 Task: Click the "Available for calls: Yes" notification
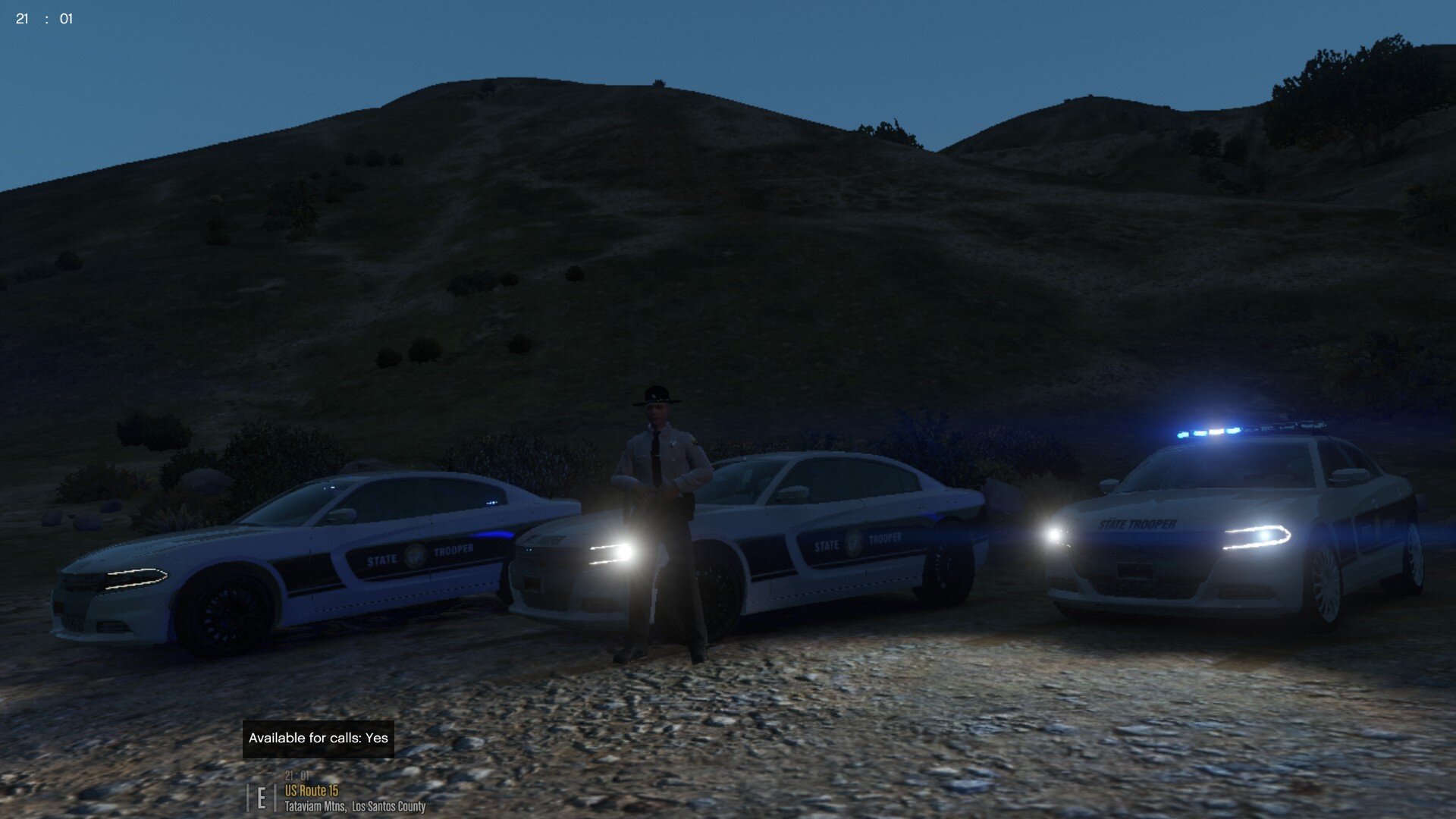coord(318,739)
